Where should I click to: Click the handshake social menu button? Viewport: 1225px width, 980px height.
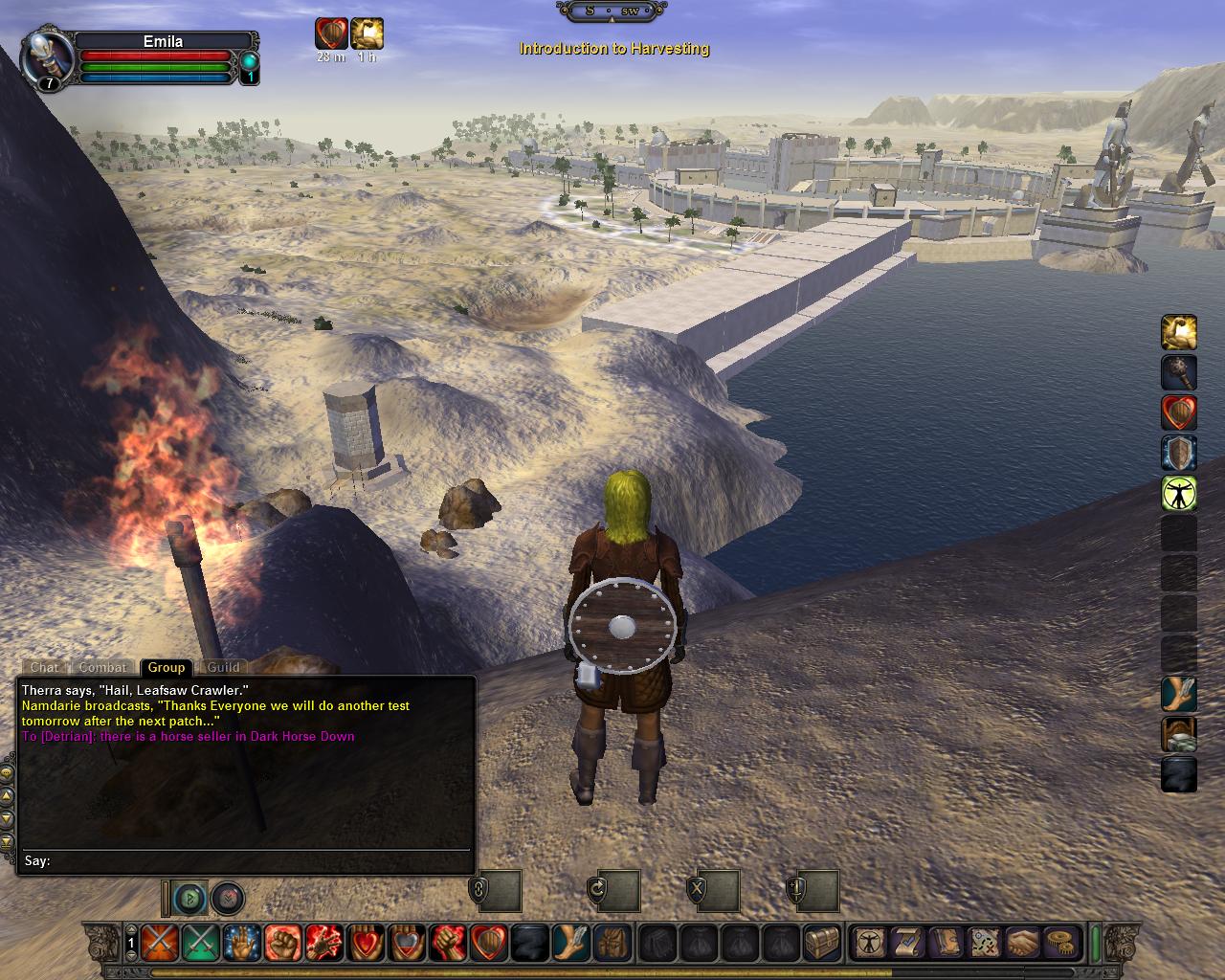(1022, 943)
